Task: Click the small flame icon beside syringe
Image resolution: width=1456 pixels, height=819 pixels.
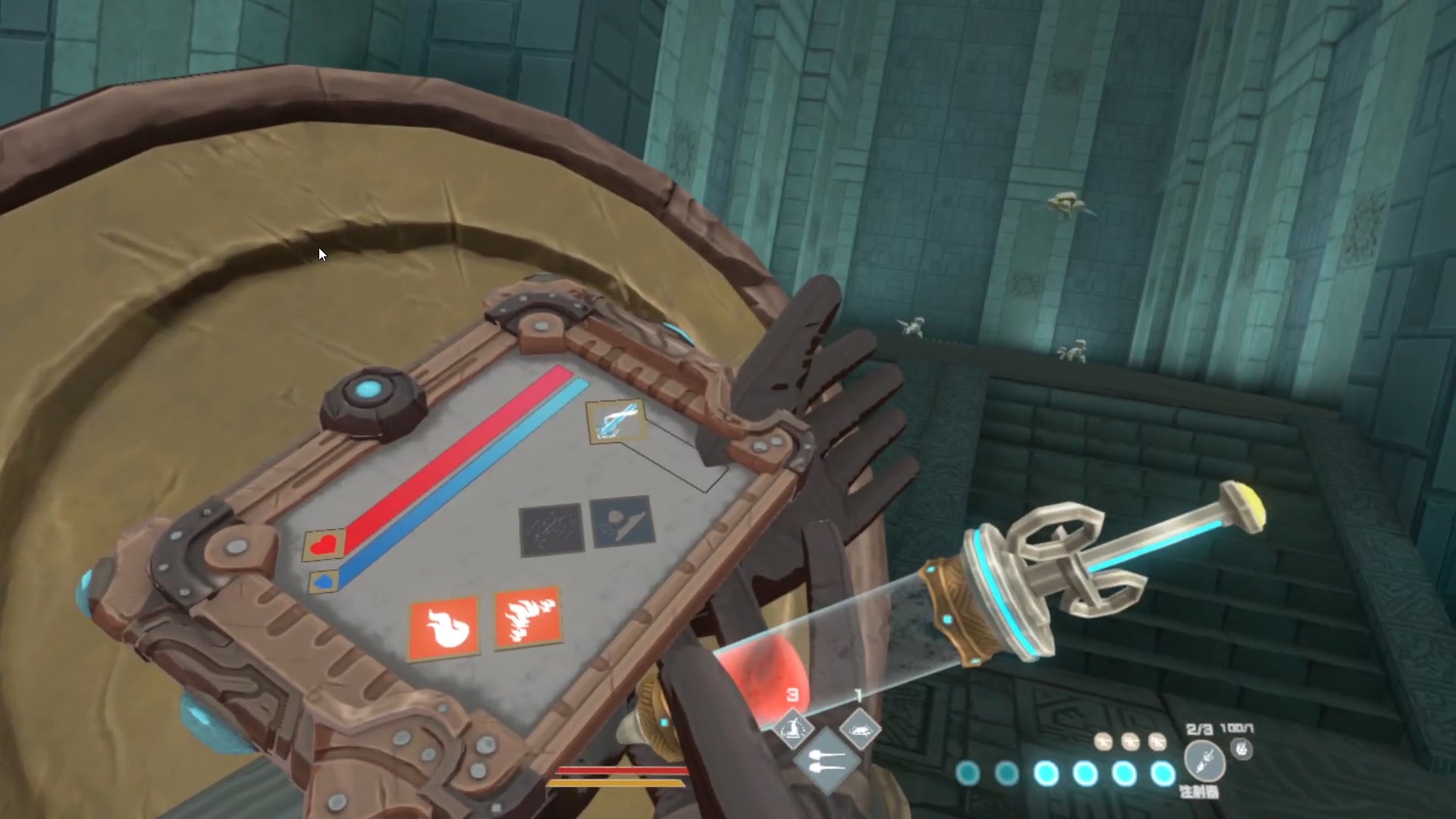Action: pyautogui.click(x=1241, y=749)
